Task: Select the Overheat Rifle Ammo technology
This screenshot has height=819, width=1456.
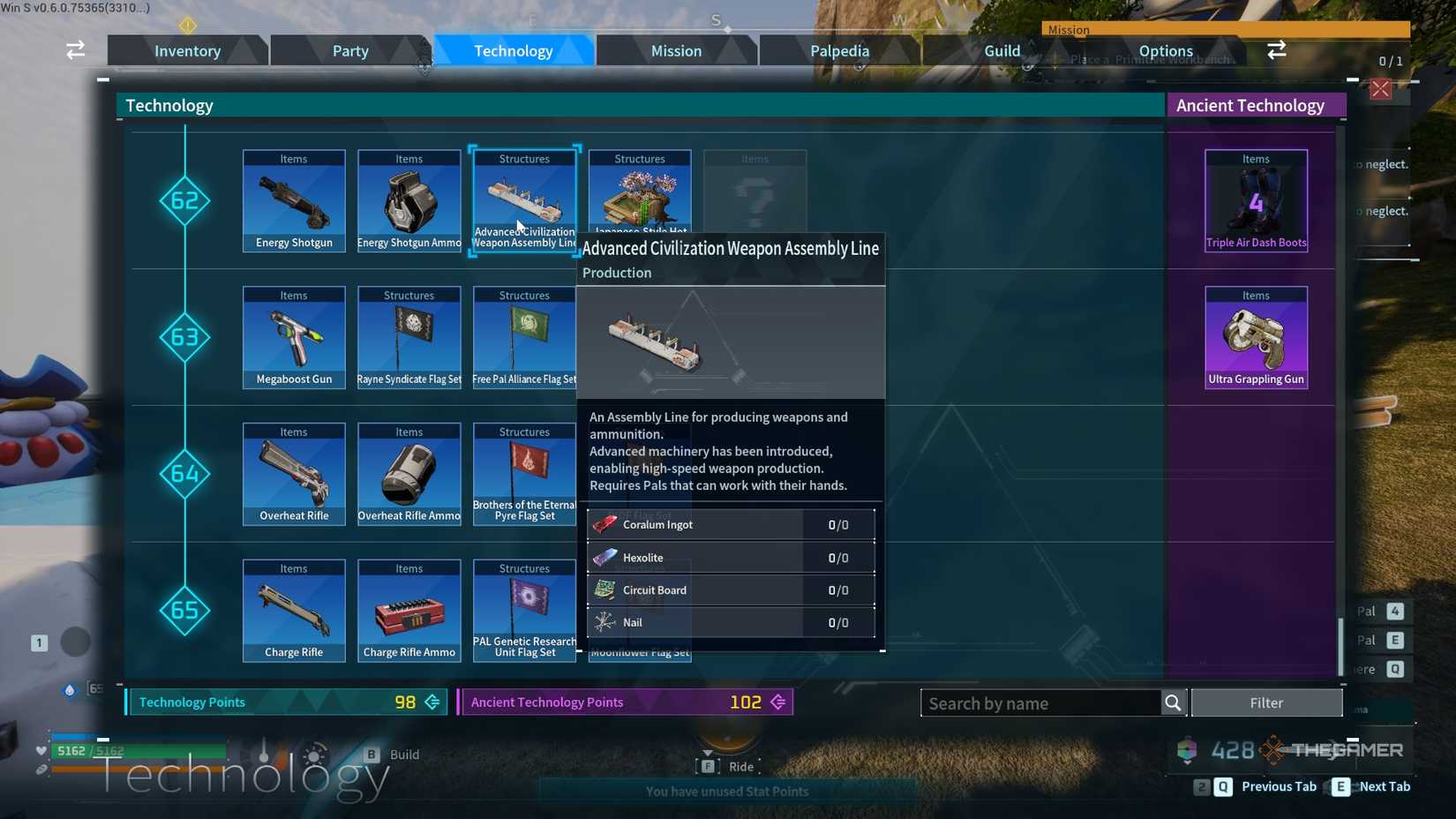Action: pyautogui.click(x=409, y=472)
